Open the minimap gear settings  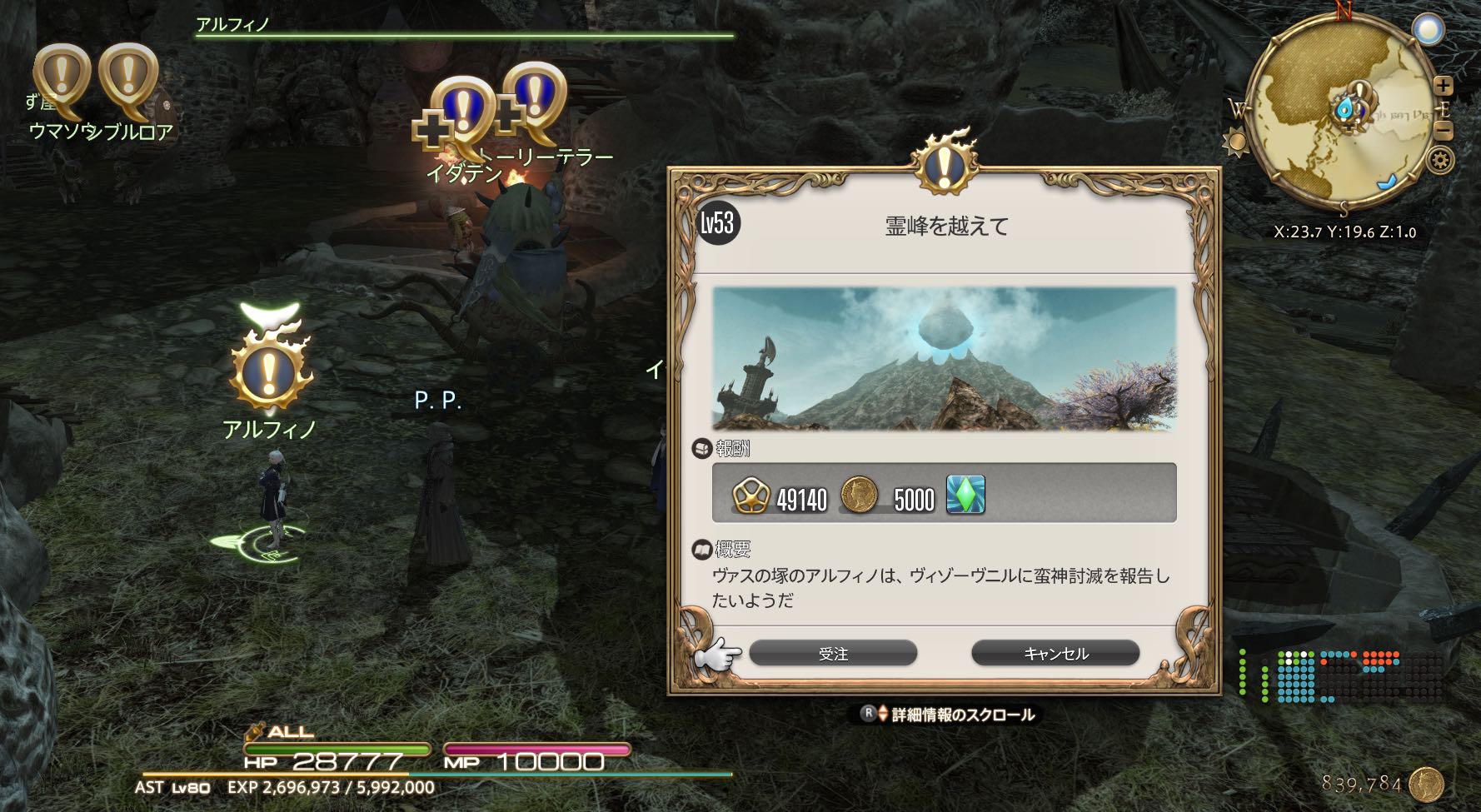point(1440,160)
